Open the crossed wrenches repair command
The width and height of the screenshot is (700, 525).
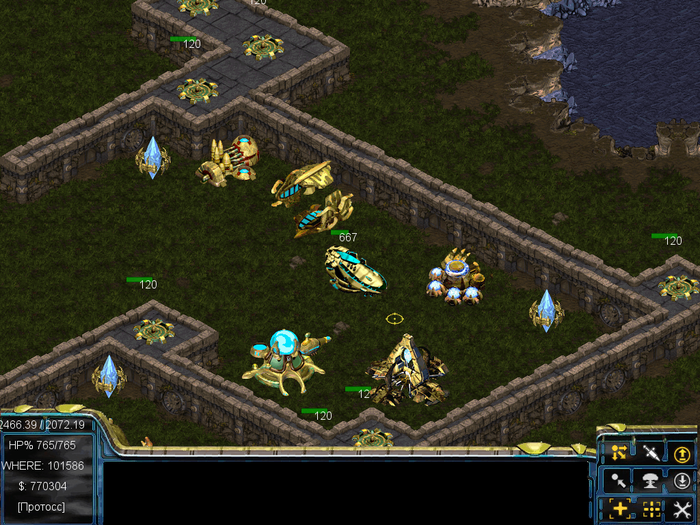coord(682,509)
